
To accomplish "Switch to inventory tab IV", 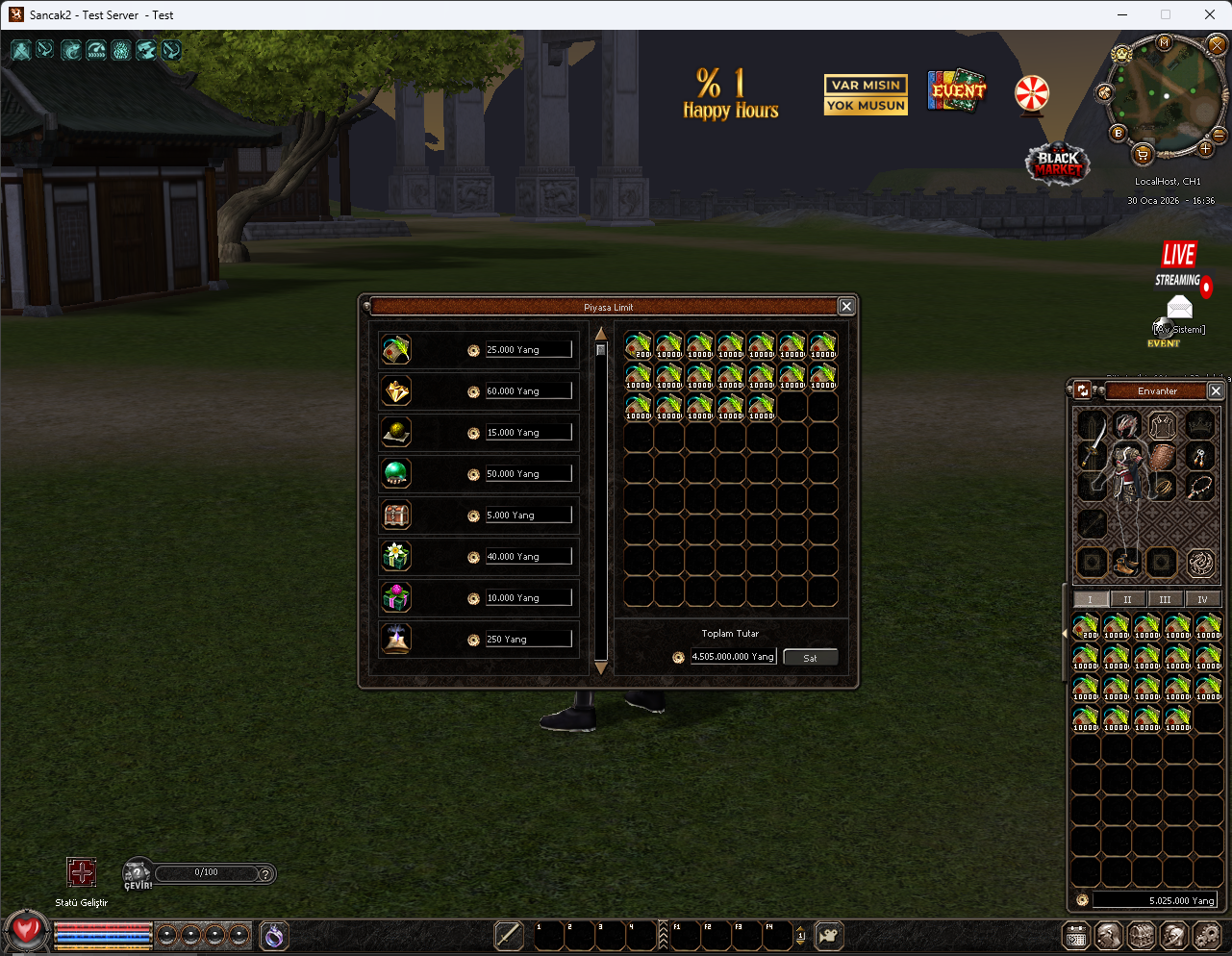I will pyautogui.click(x=1202, y=599).
